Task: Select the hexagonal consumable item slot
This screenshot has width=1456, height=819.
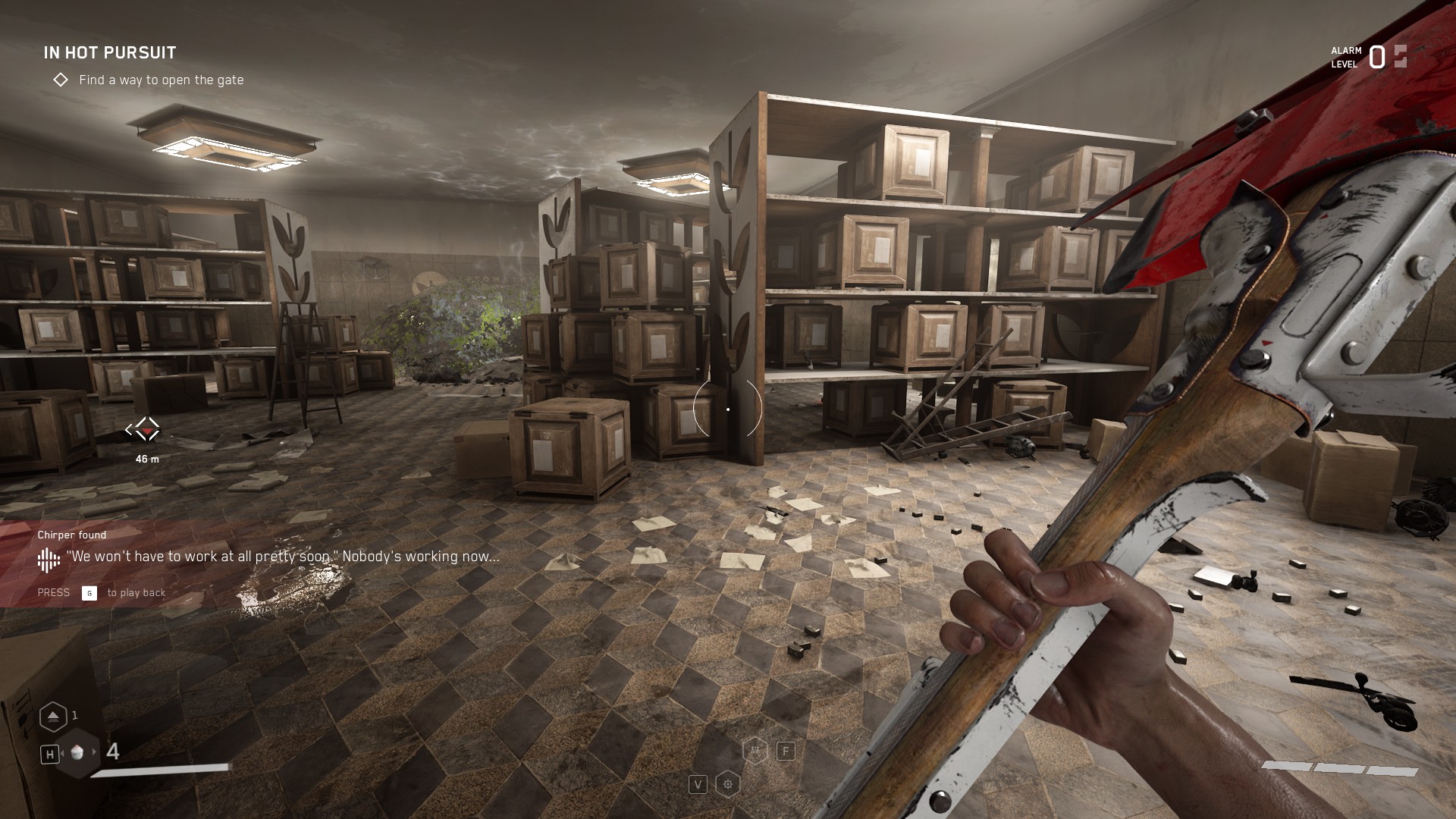Action: [79, 752]
